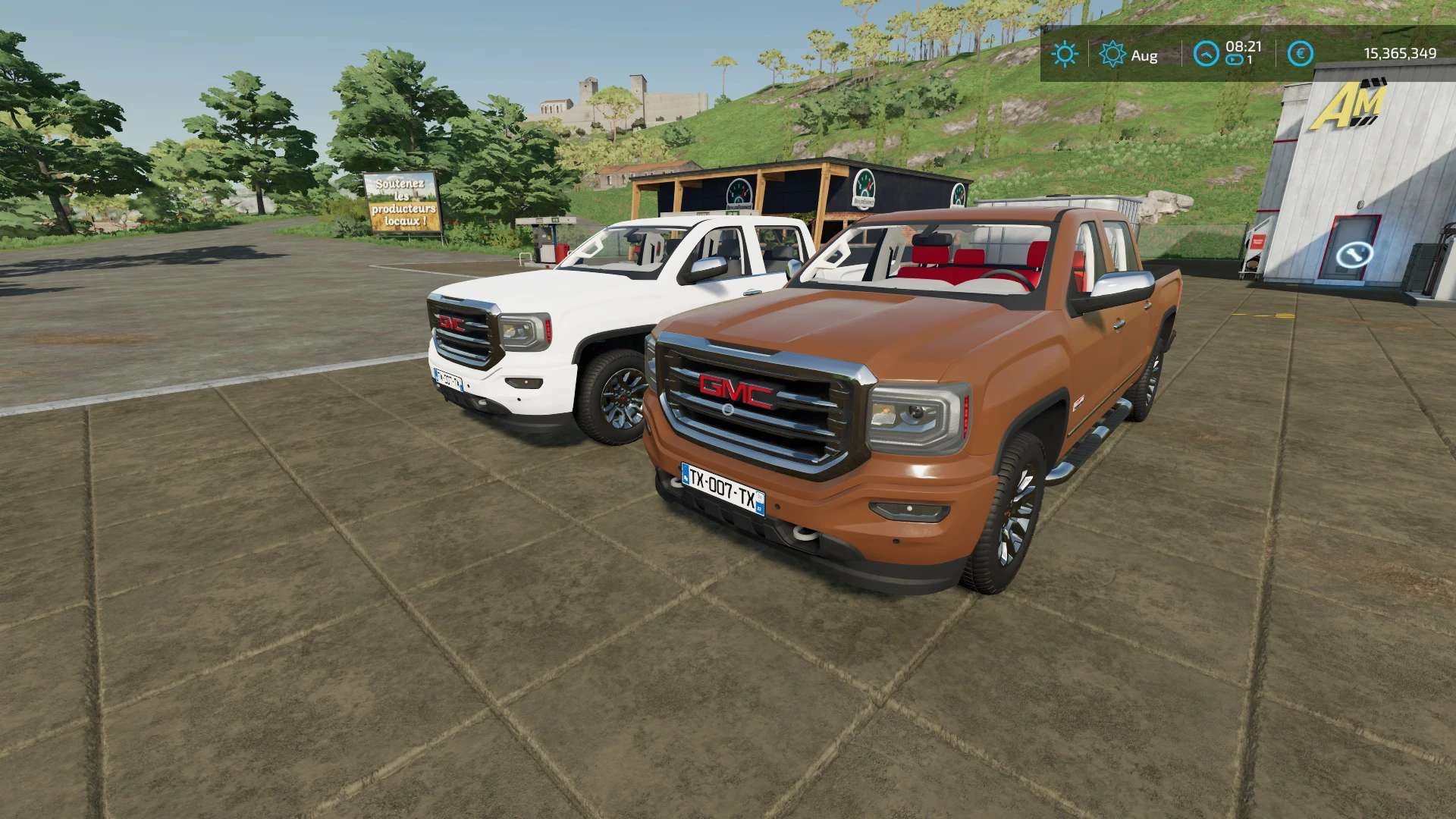The width and height of the screenshot is (1456, 819).
Task: Open the euro money balance icon
Action: coord(1301,54)
